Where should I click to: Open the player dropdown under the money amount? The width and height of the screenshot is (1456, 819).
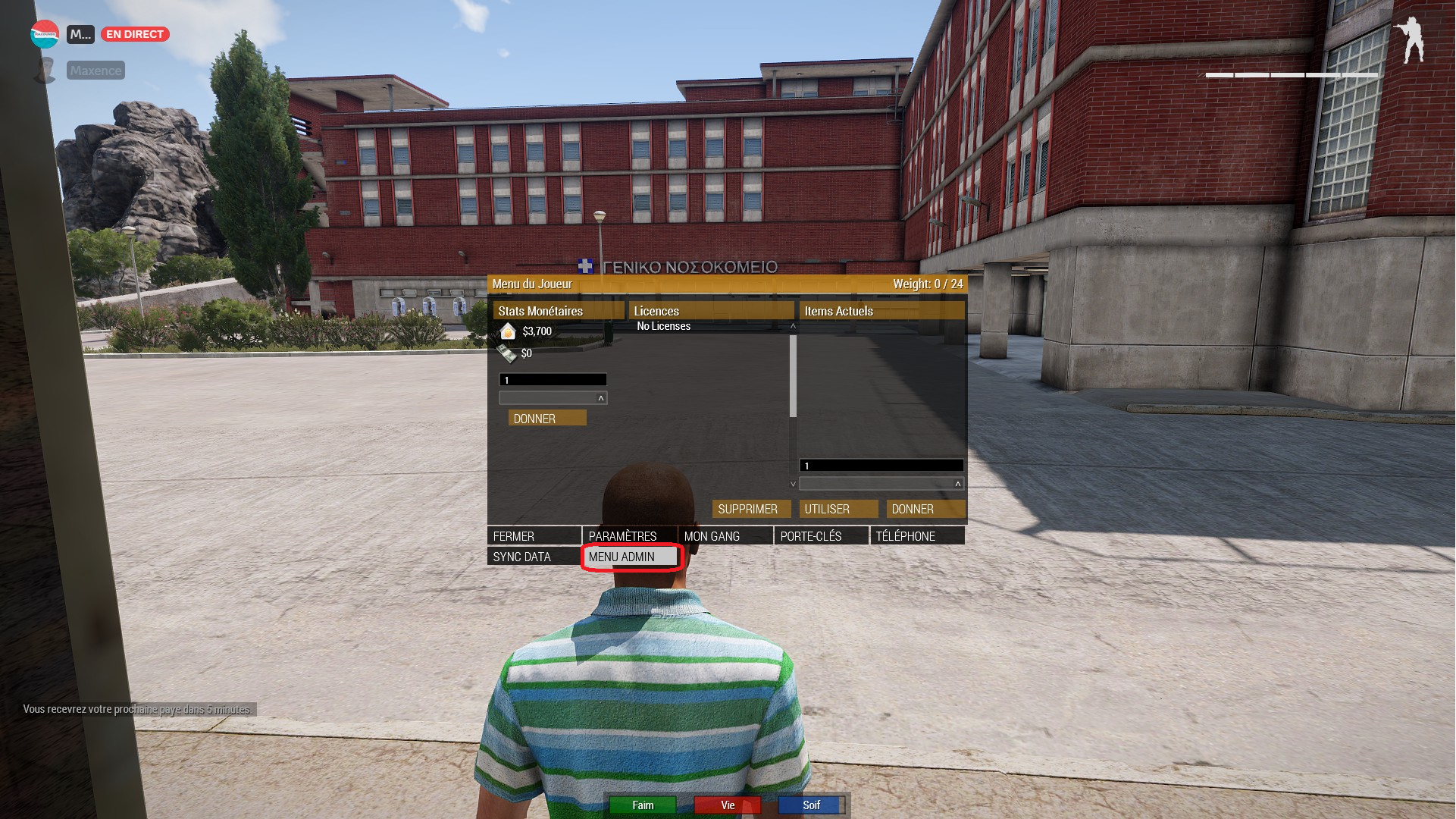(x=553, y=398)
